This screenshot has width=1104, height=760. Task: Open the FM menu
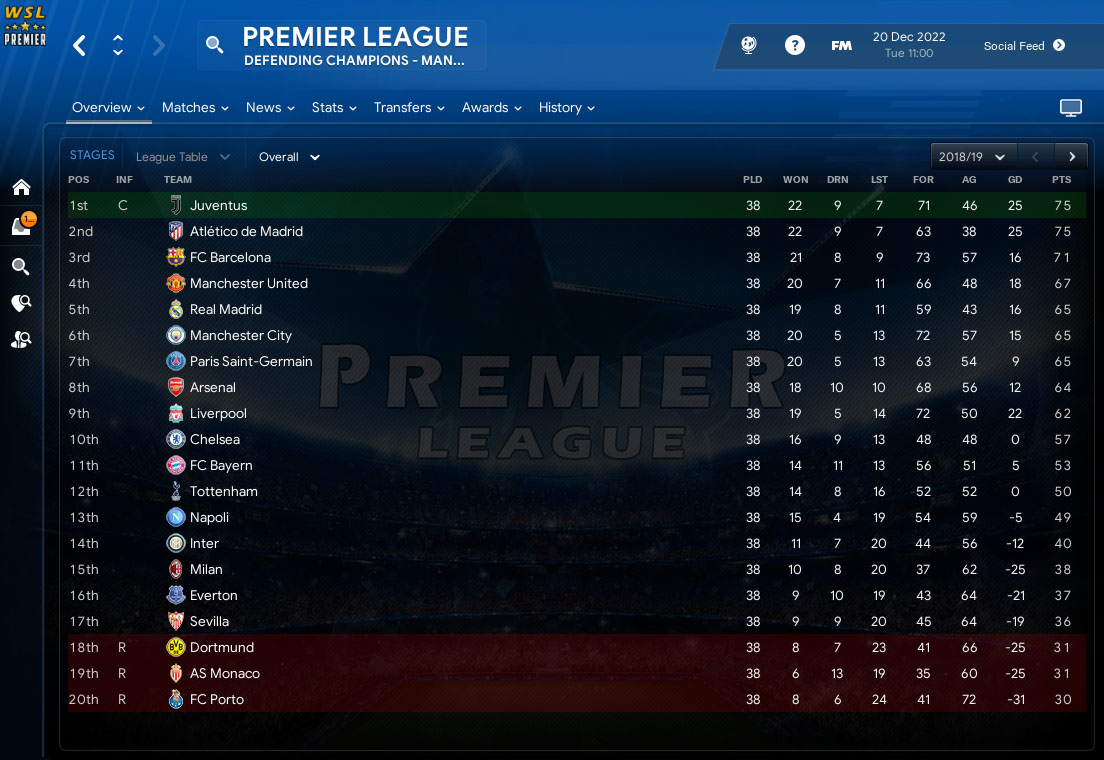click(x=841, y=45)
